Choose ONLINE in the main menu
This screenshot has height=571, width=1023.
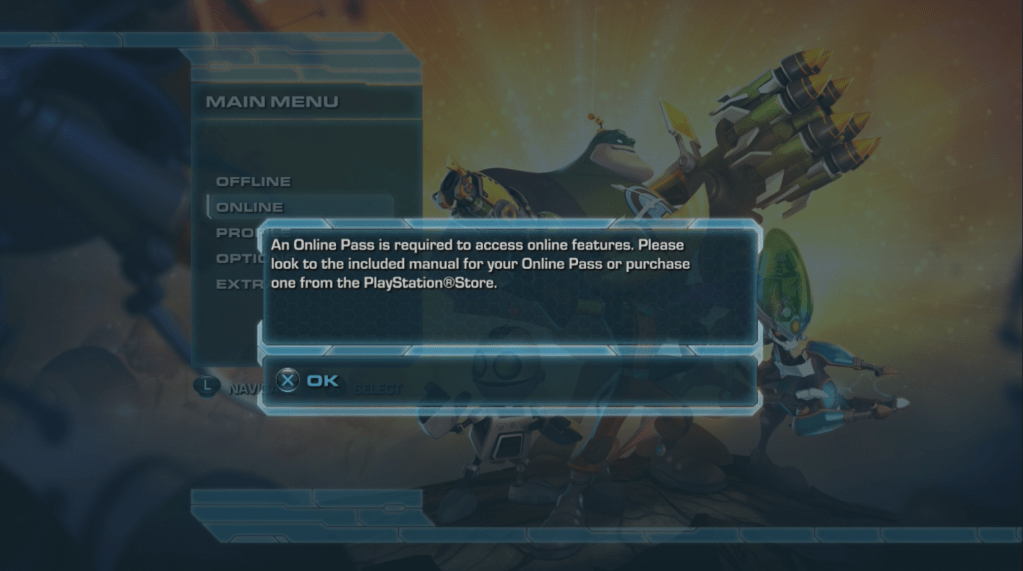[x=250, y=207]
